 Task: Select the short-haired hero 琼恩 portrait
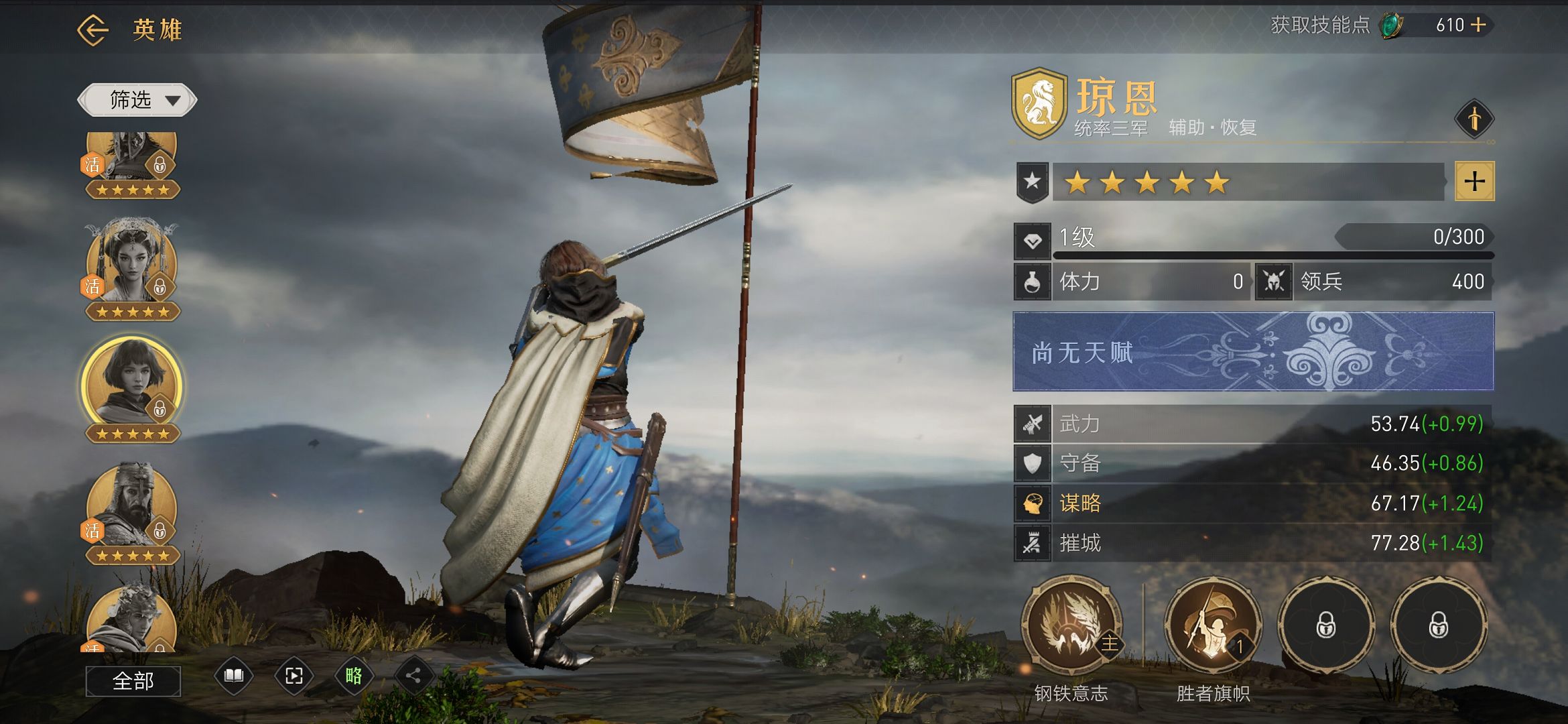[x=132, y=385]
